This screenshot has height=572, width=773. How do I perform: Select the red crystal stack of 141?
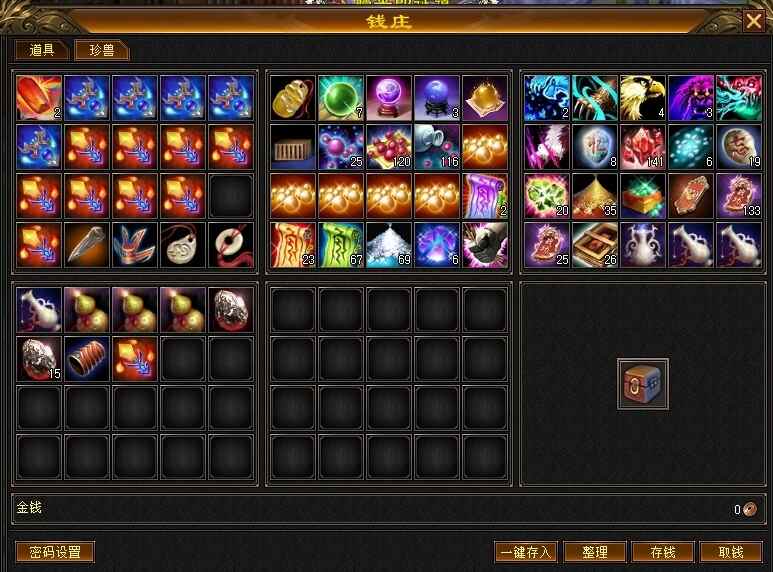click(x=643, y=147)
